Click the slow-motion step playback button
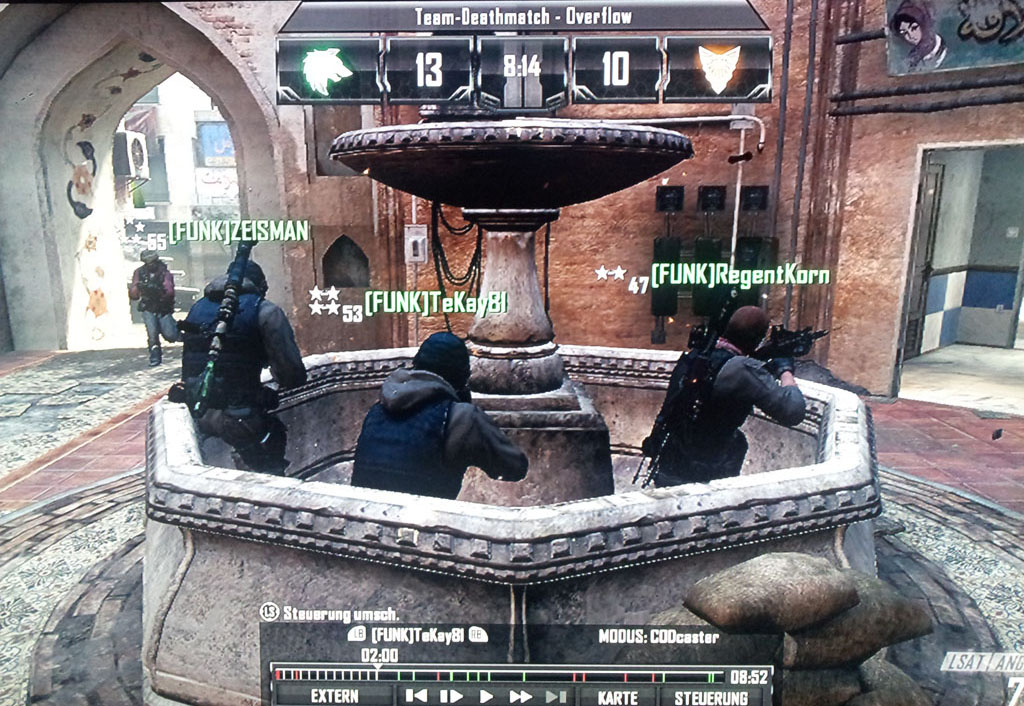 451,697
